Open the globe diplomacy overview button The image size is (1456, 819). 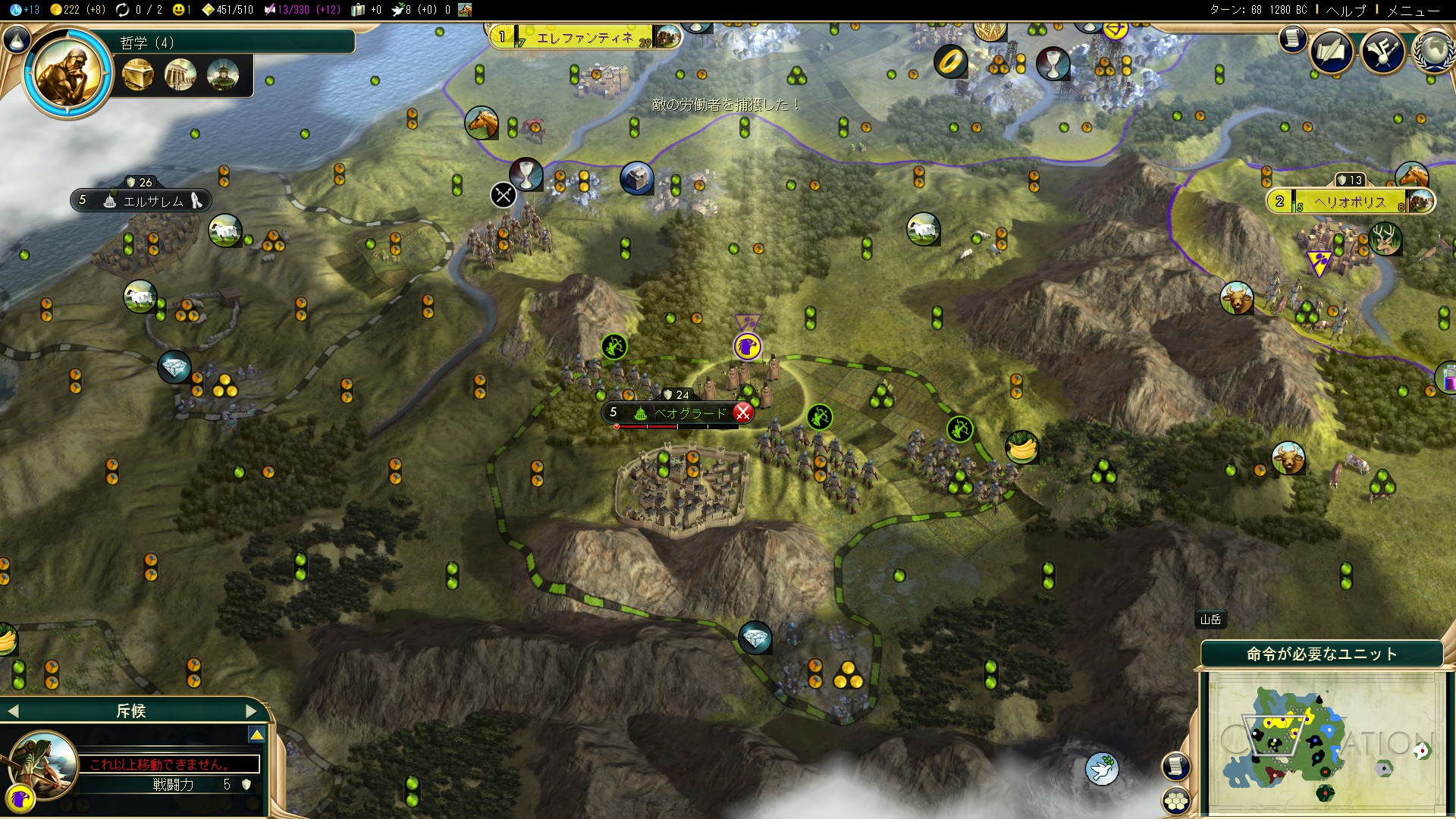tap(1433, 52)
